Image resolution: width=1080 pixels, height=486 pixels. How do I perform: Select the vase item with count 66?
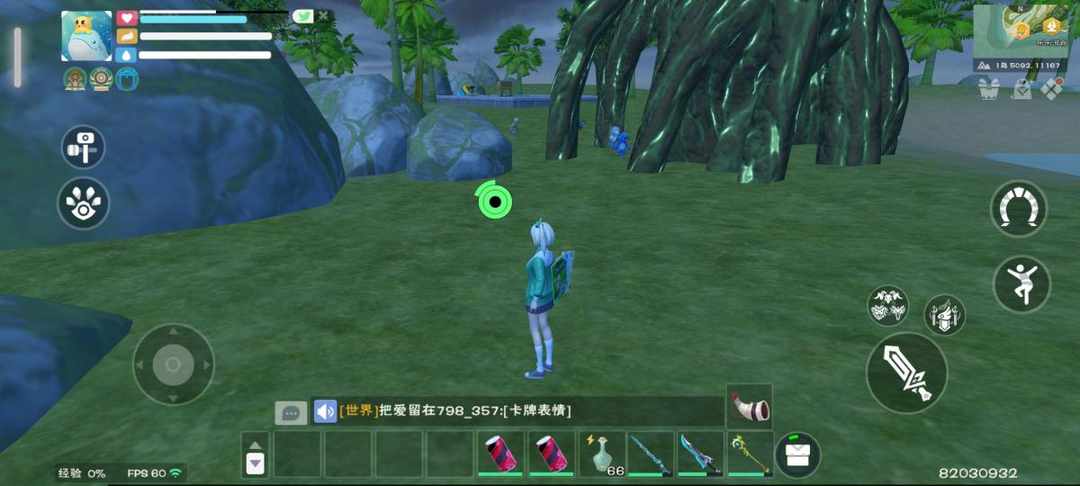[601, 454]
